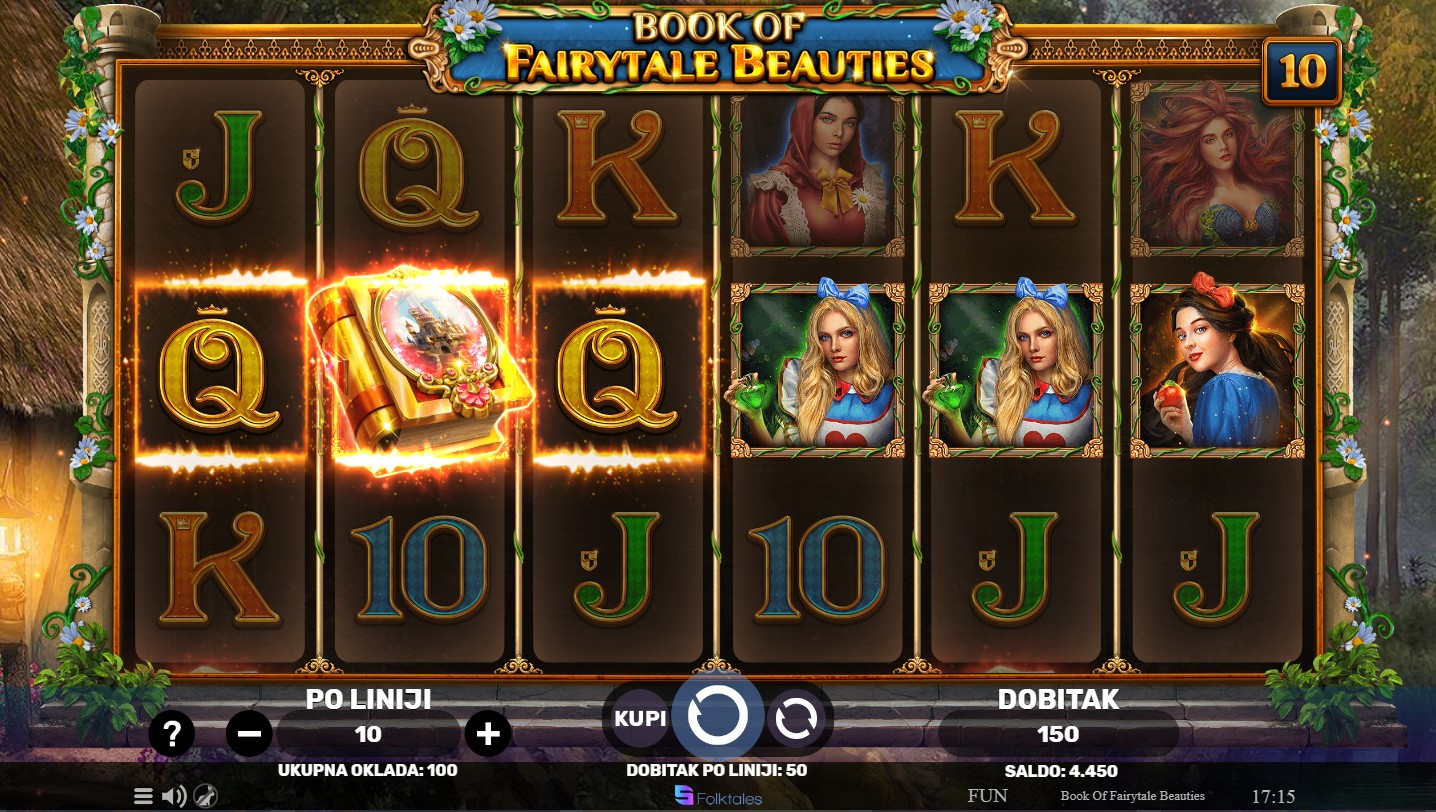
Task: Spin the reels with the central spin button
Action: (x=718, y=716)
